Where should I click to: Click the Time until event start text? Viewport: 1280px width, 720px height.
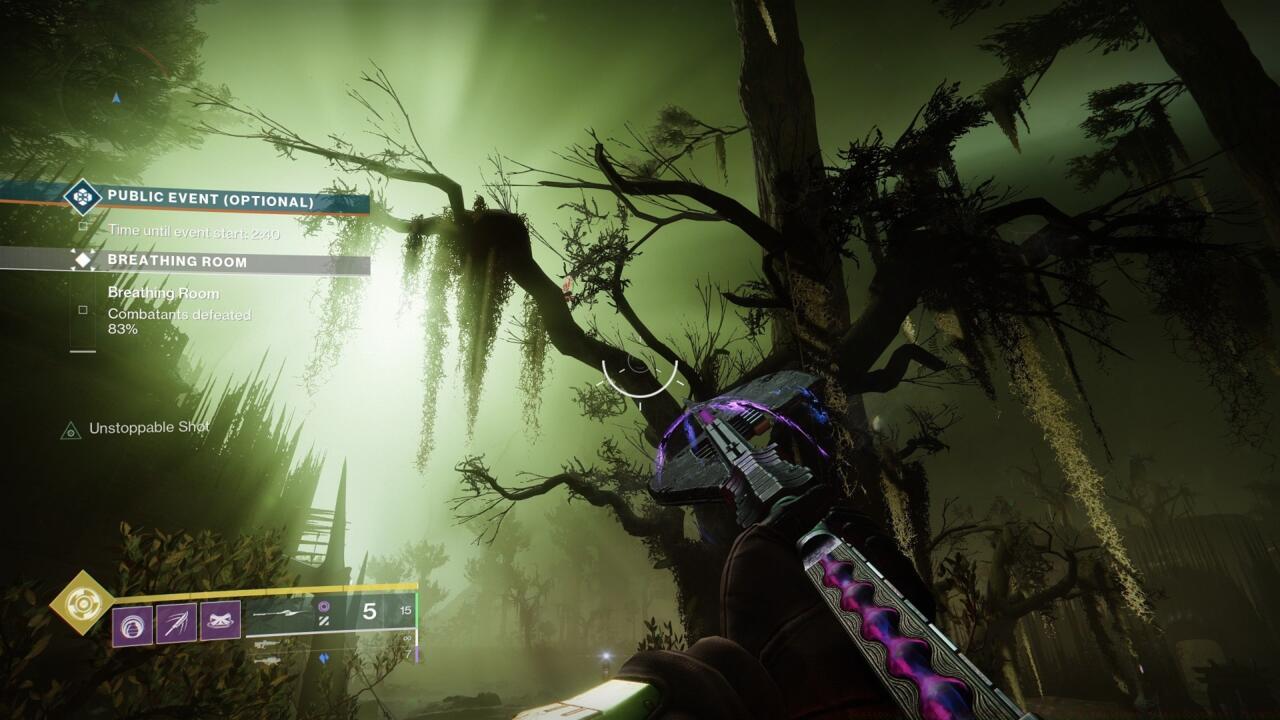192,230
